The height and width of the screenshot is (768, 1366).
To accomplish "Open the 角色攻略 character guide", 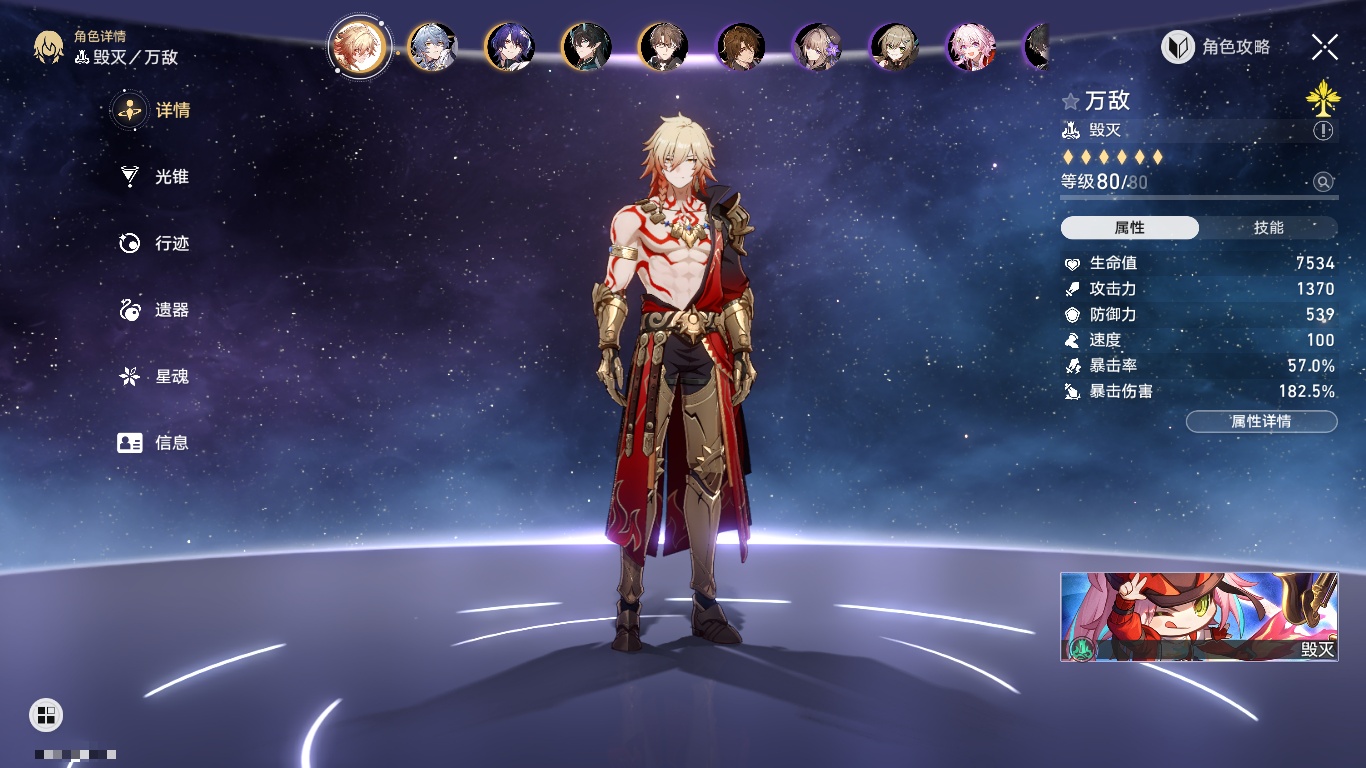I will click(x=1217, y=47).
